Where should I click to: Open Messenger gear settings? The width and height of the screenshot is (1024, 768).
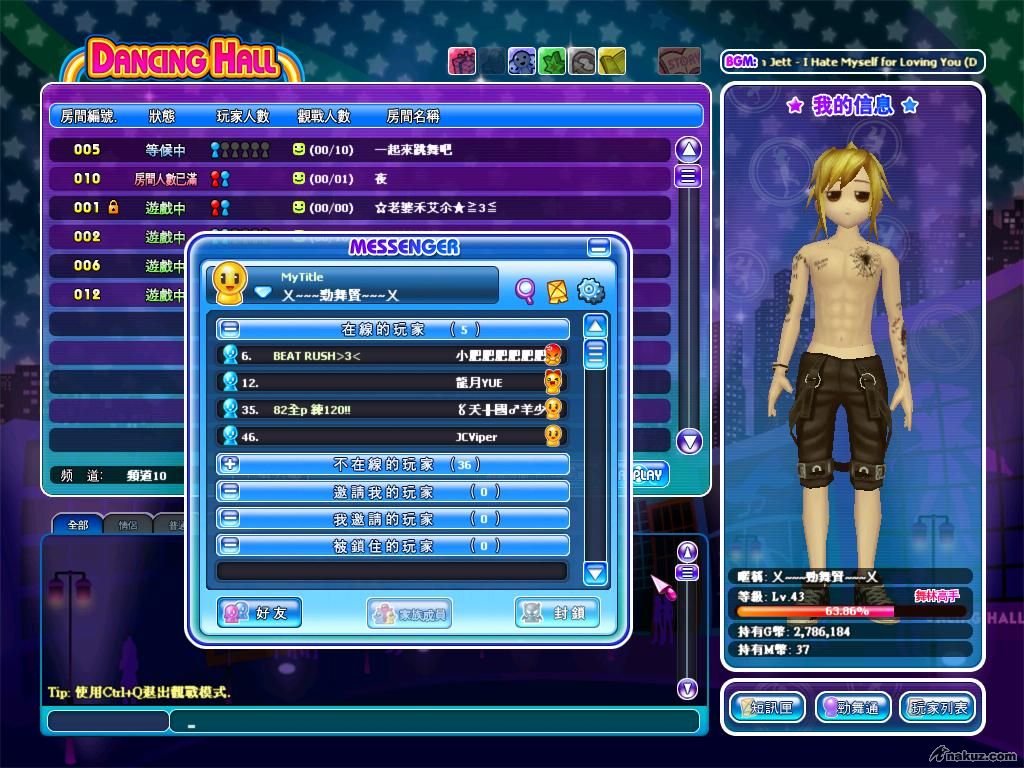[x=591, y=290]
